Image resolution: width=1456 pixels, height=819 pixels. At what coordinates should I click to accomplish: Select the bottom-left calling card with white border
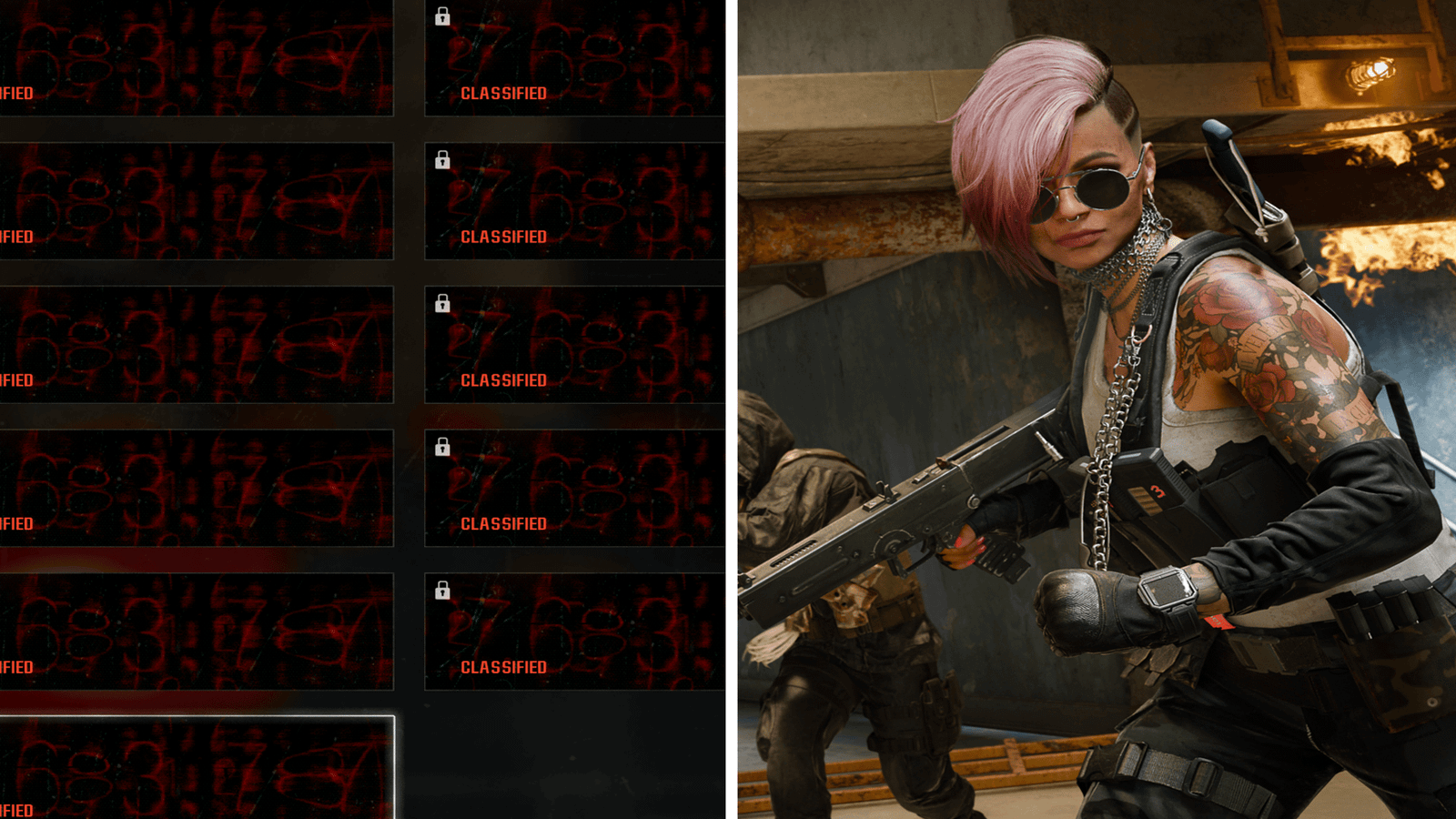(x=196, y=769)
